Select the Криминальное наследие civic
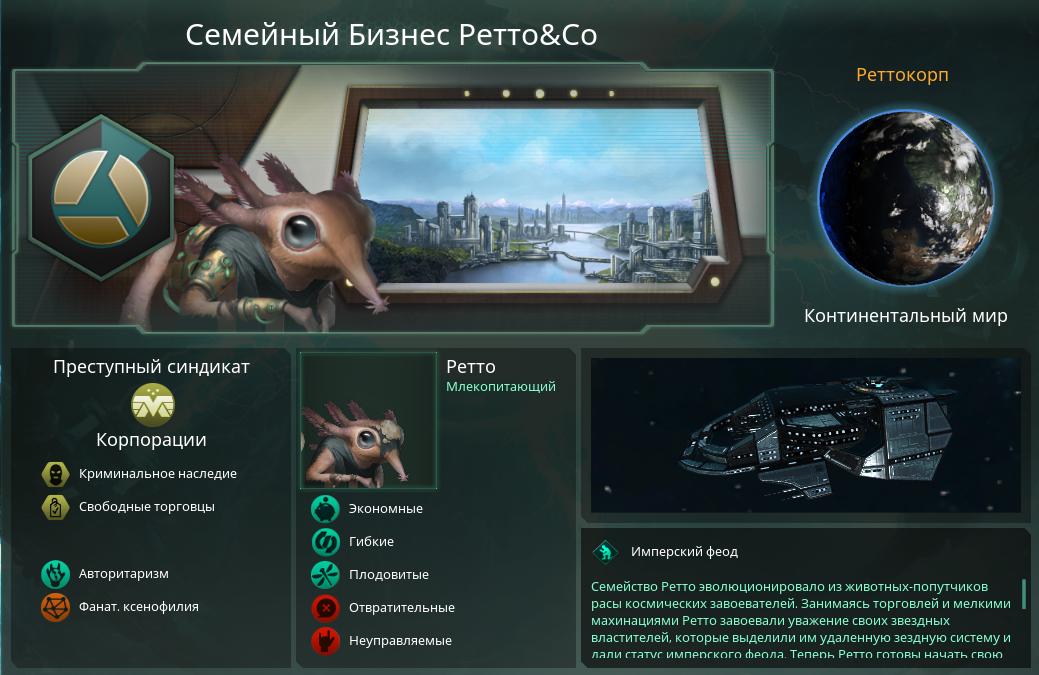This screenshot has height=675, width=1039. pyautogui.click(x=55, y=474)
